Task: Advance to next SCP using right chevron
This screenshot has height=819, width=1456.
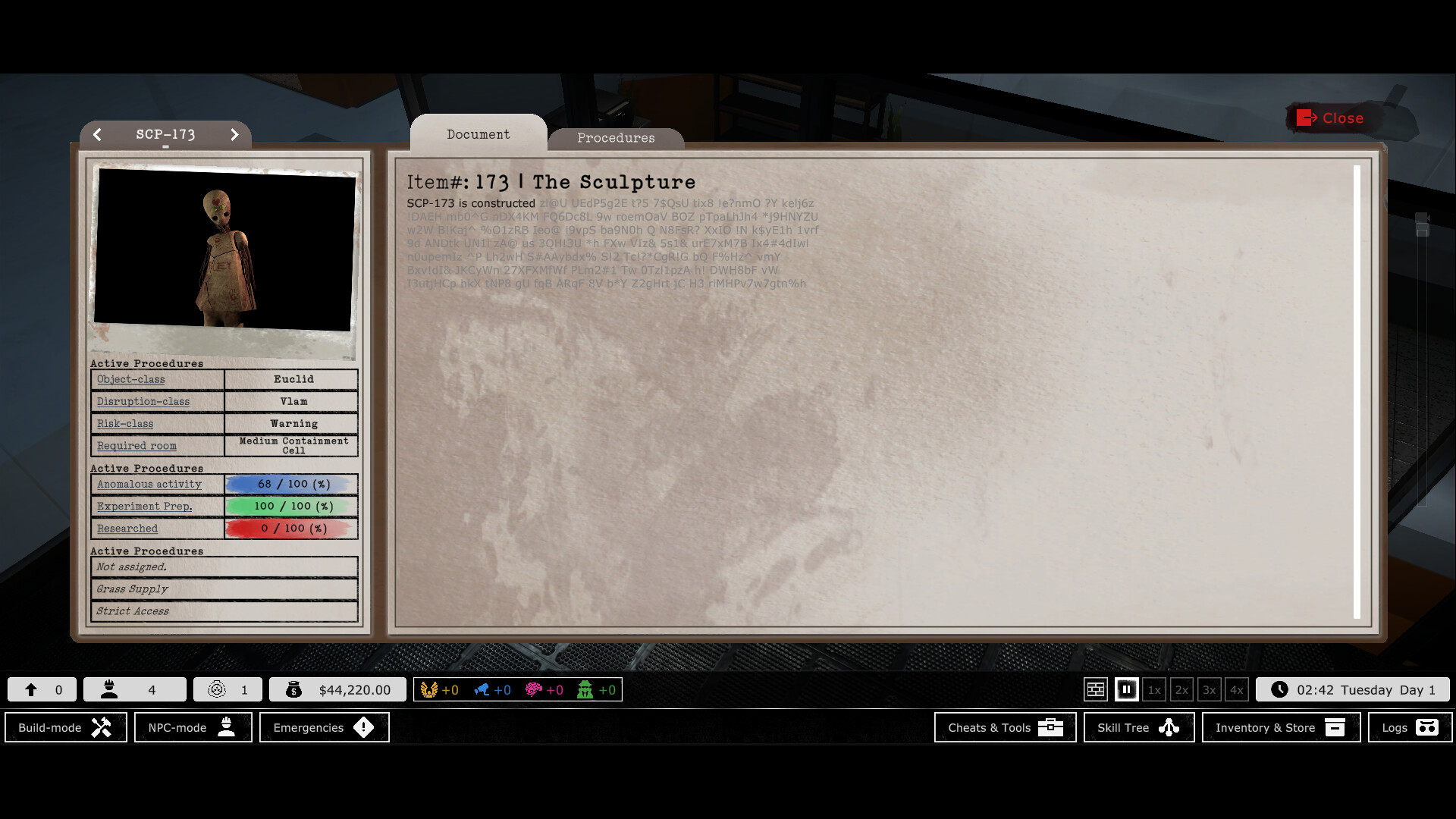Action: point(234,134)
